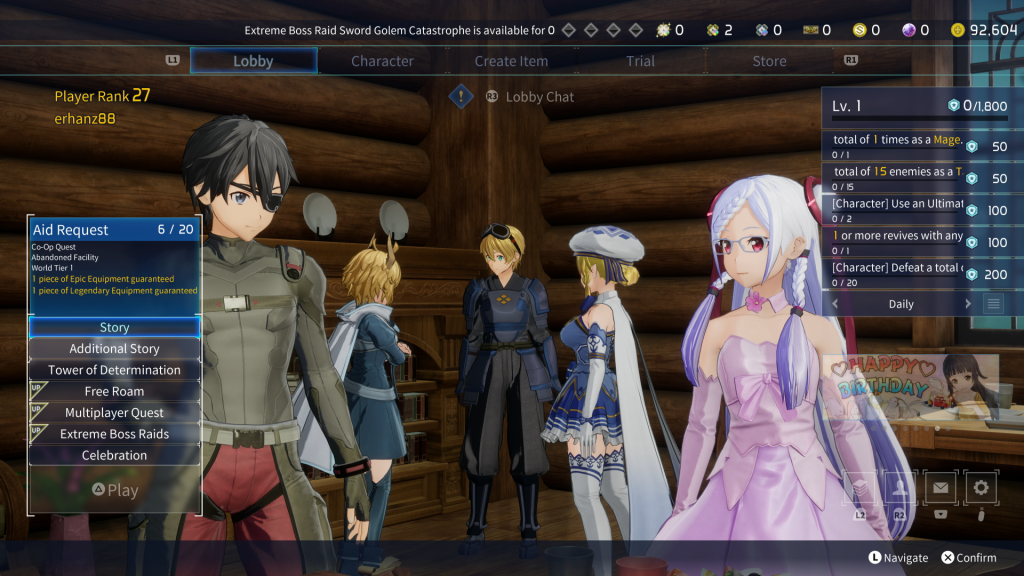Open the Store tab
The image size is (1024, 576).
[769, 61]
